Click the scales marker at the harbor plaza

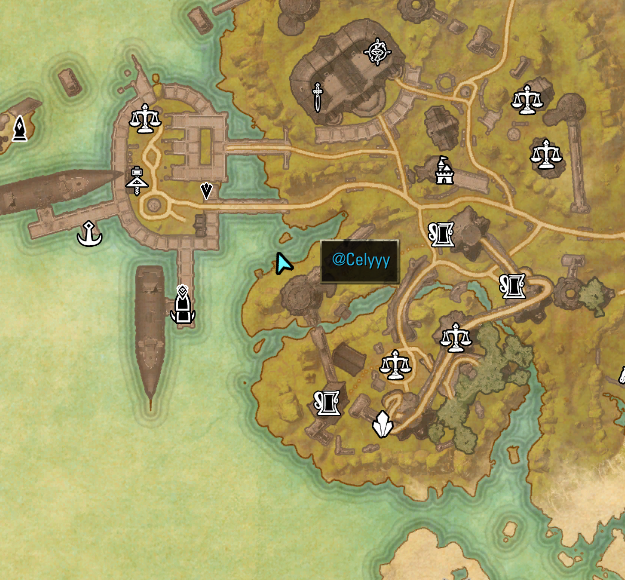[x=147, y=119]
